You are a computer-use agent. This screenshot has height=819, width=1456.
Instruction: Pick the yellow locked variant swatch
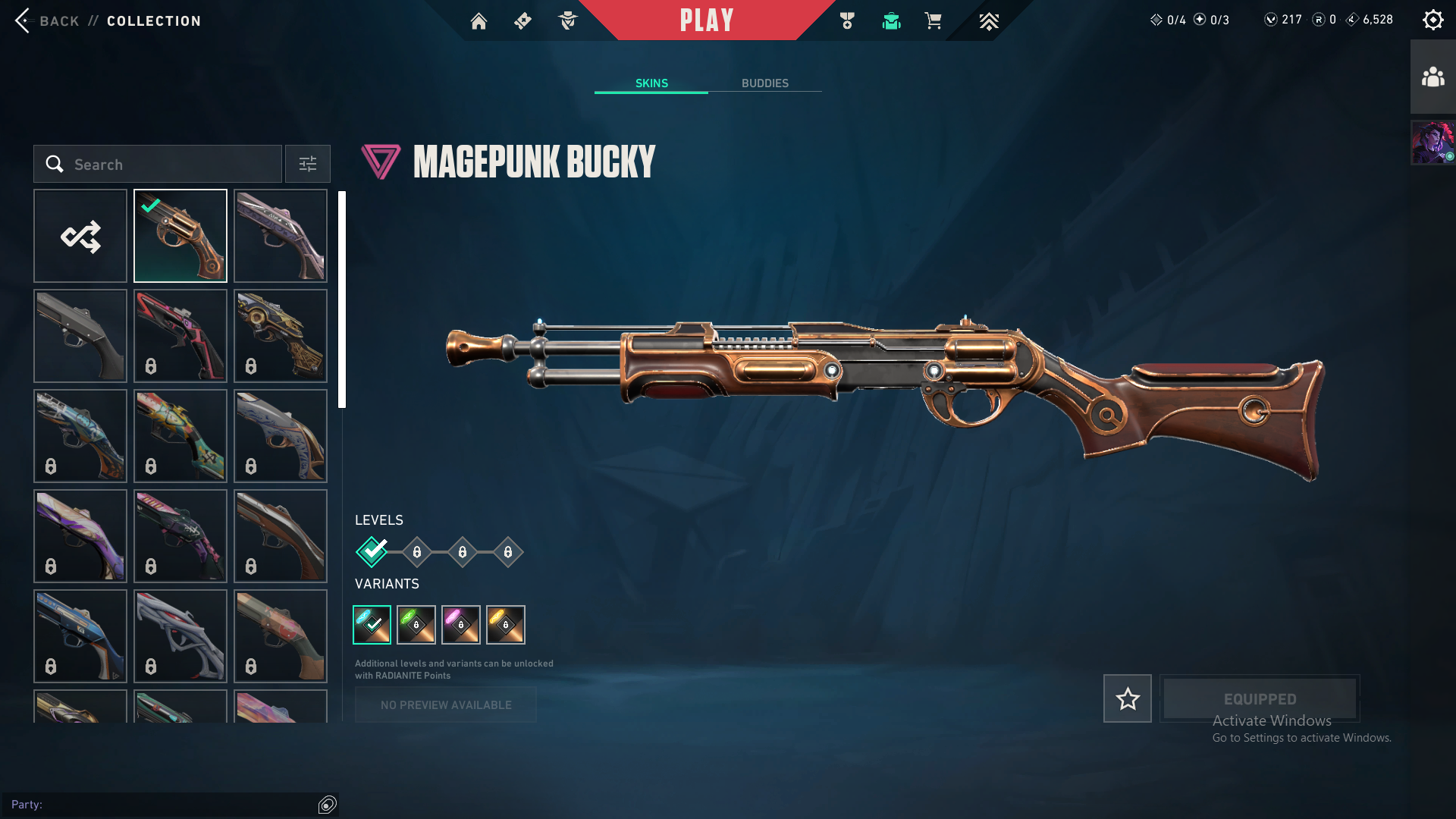pos(506,625)
